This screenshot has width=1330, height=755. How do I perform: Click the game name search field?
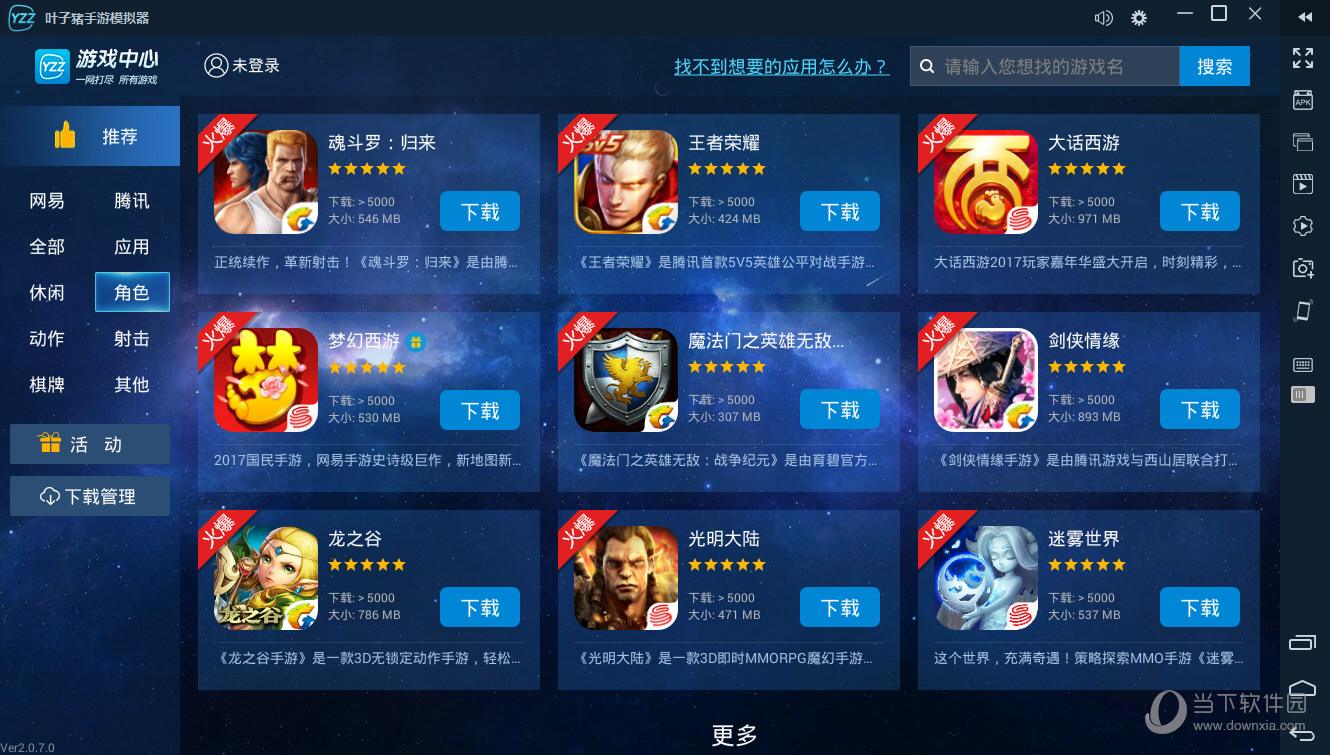click(x=1055, y=67)
